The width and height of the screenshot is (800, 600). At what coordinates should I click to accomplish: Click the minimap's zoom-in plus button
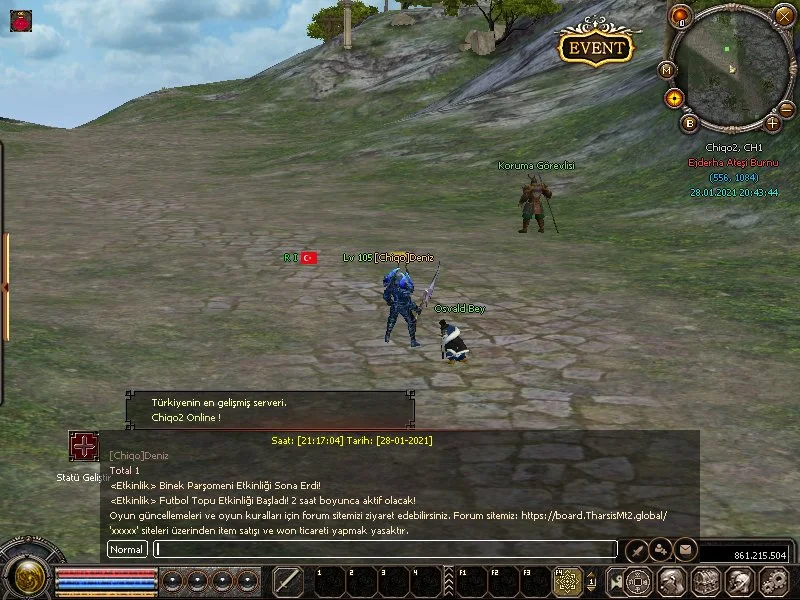point(772,123)
